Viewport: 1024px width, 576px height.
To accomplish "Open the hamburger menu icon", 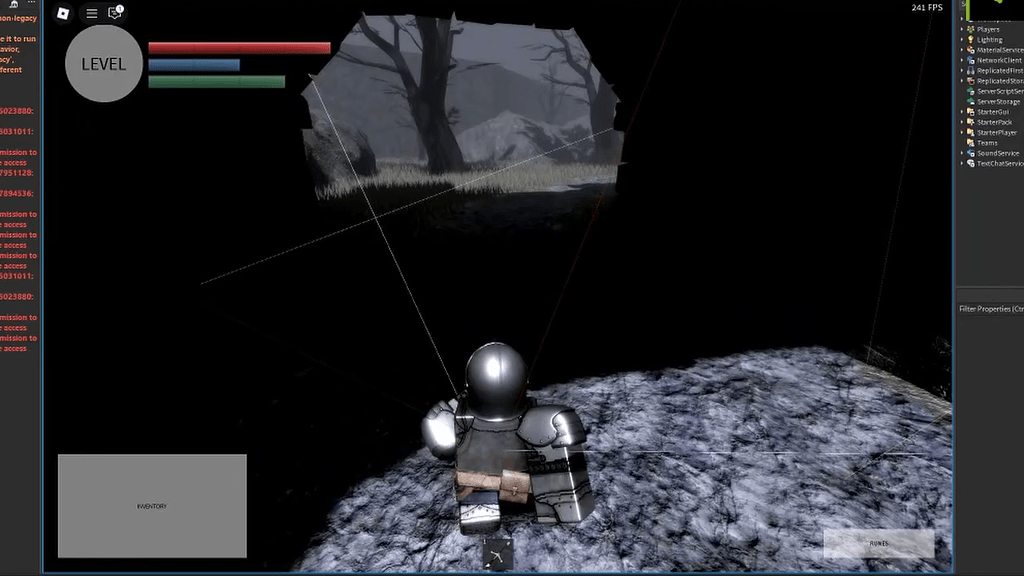I will 91,13.
